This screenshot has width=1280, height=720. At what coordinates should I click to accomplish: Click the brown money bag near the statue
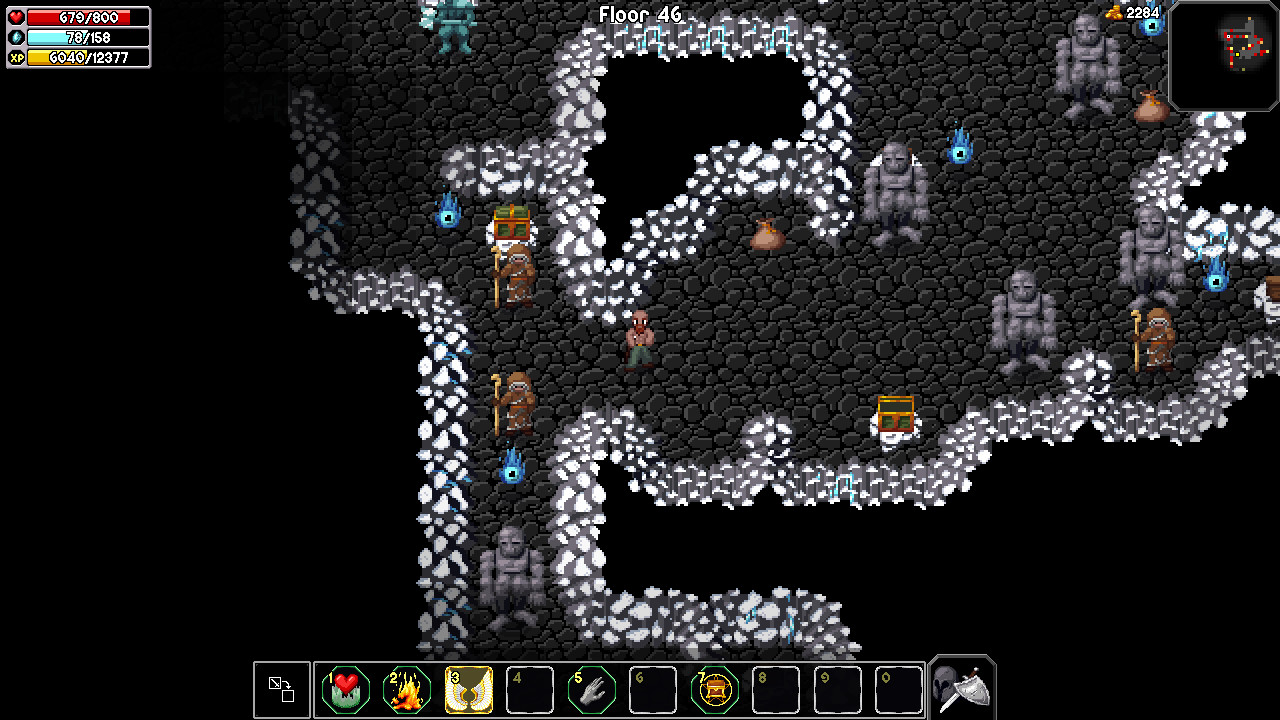tap(770, 235)
